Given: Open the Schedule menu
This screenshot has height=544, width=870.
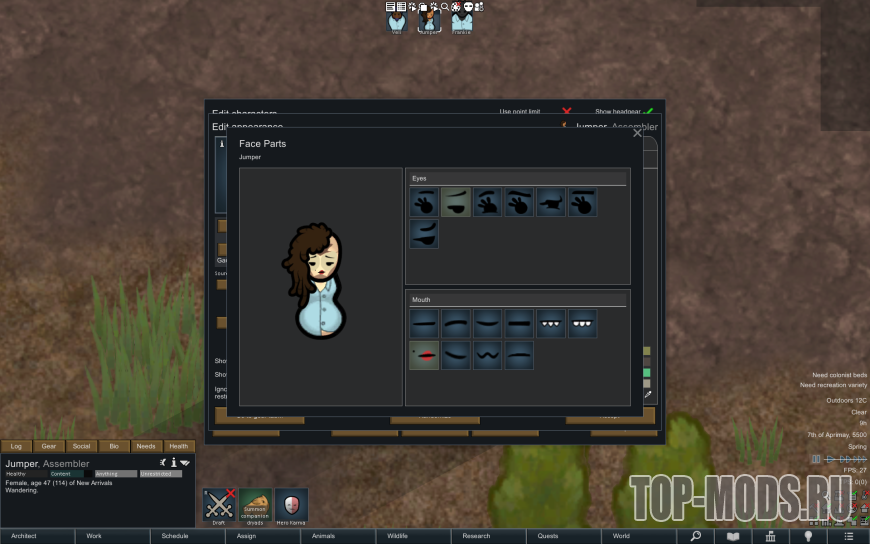Looking at the screenshot, I should pos(175,536).
